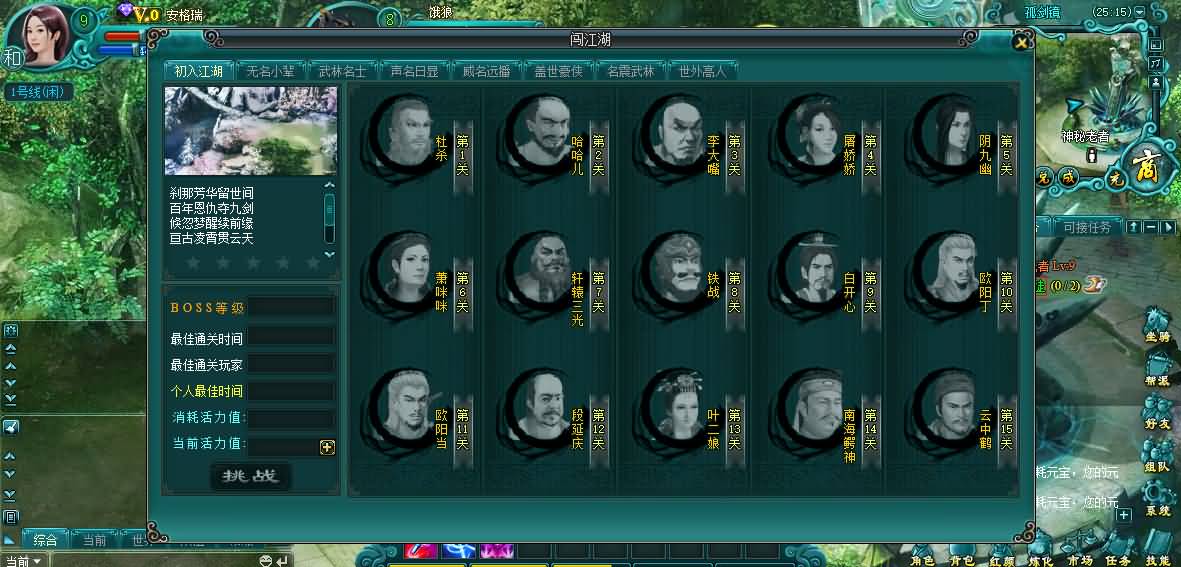The width and height of the screenshot is (1181, 567).
Task: Add vitality with the yellow plus button
Action: (327, 447)
